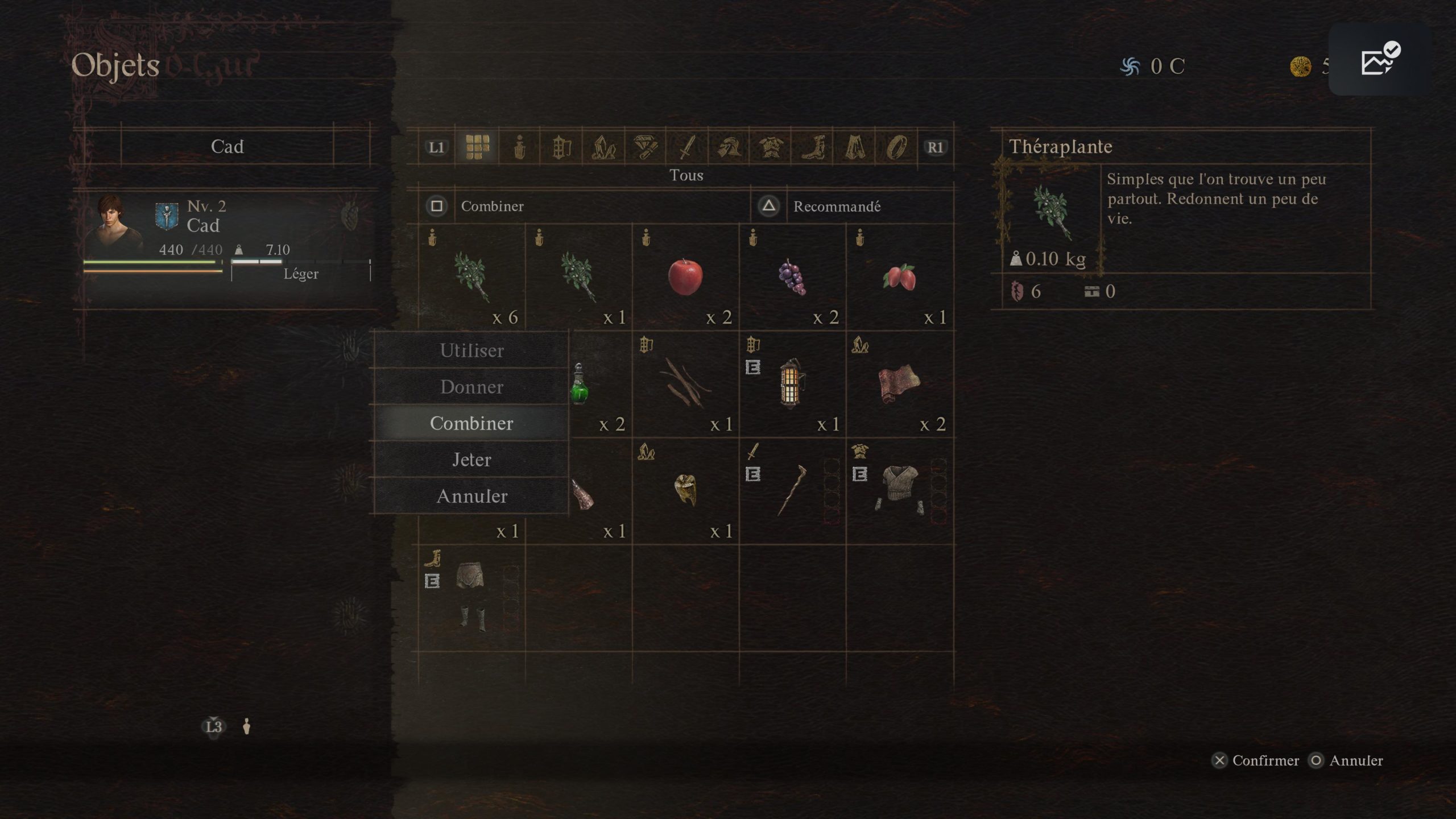This screenshot has height=819, width=1456.
Task: Choose the bundle of twigs slot
Action: [685, 384]
